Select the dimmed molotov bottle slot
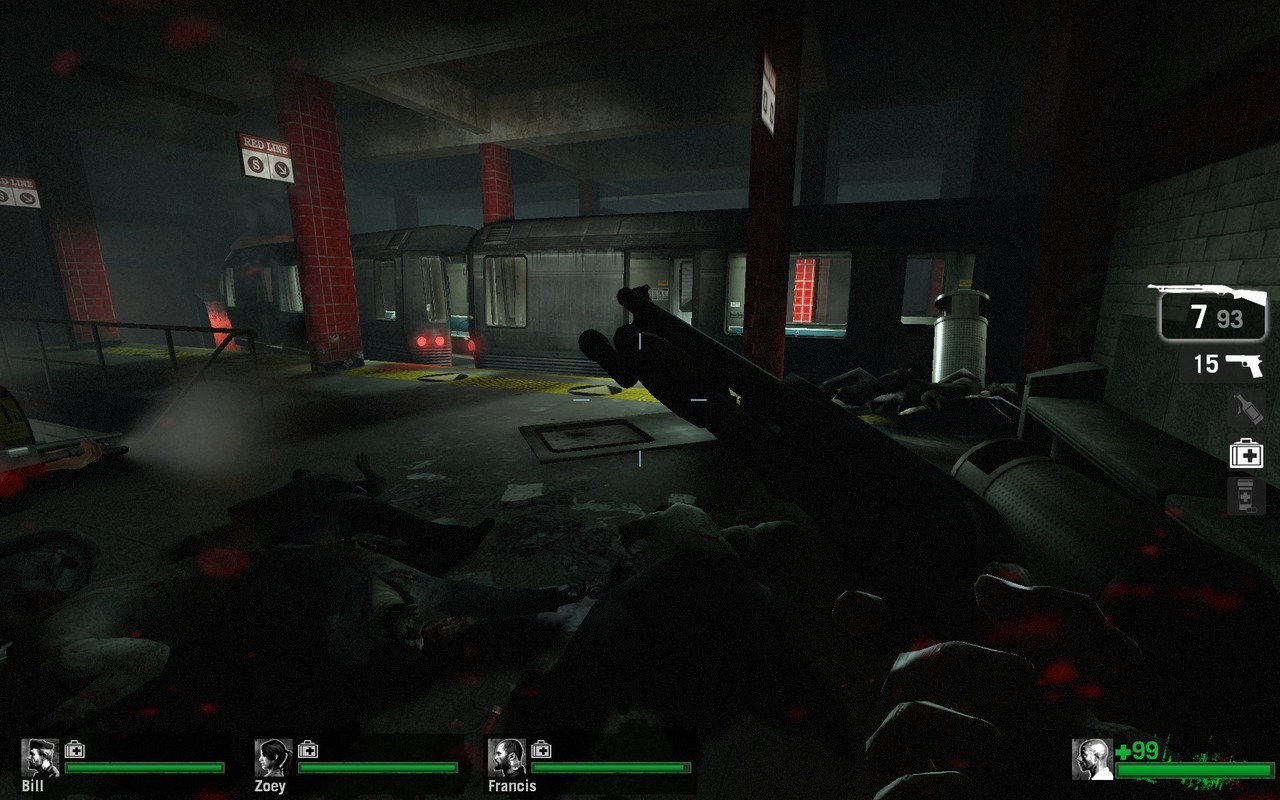The image size is (1280, 800). click(x=1247, y=408)
